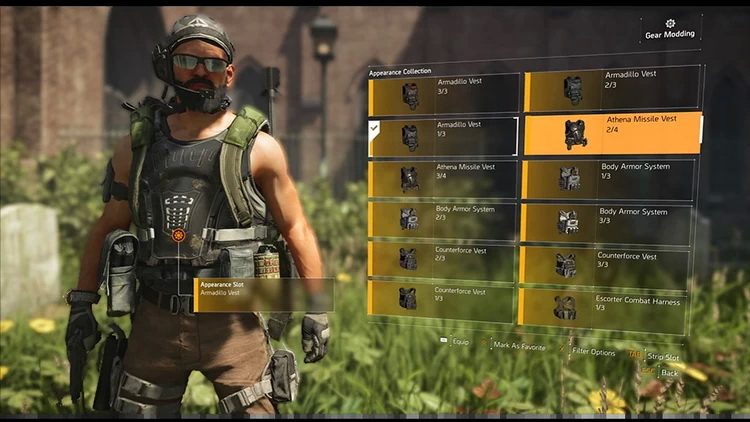Open Gear Modding
This screenshot has height=422, width=750.
click(x=669, y=29)
